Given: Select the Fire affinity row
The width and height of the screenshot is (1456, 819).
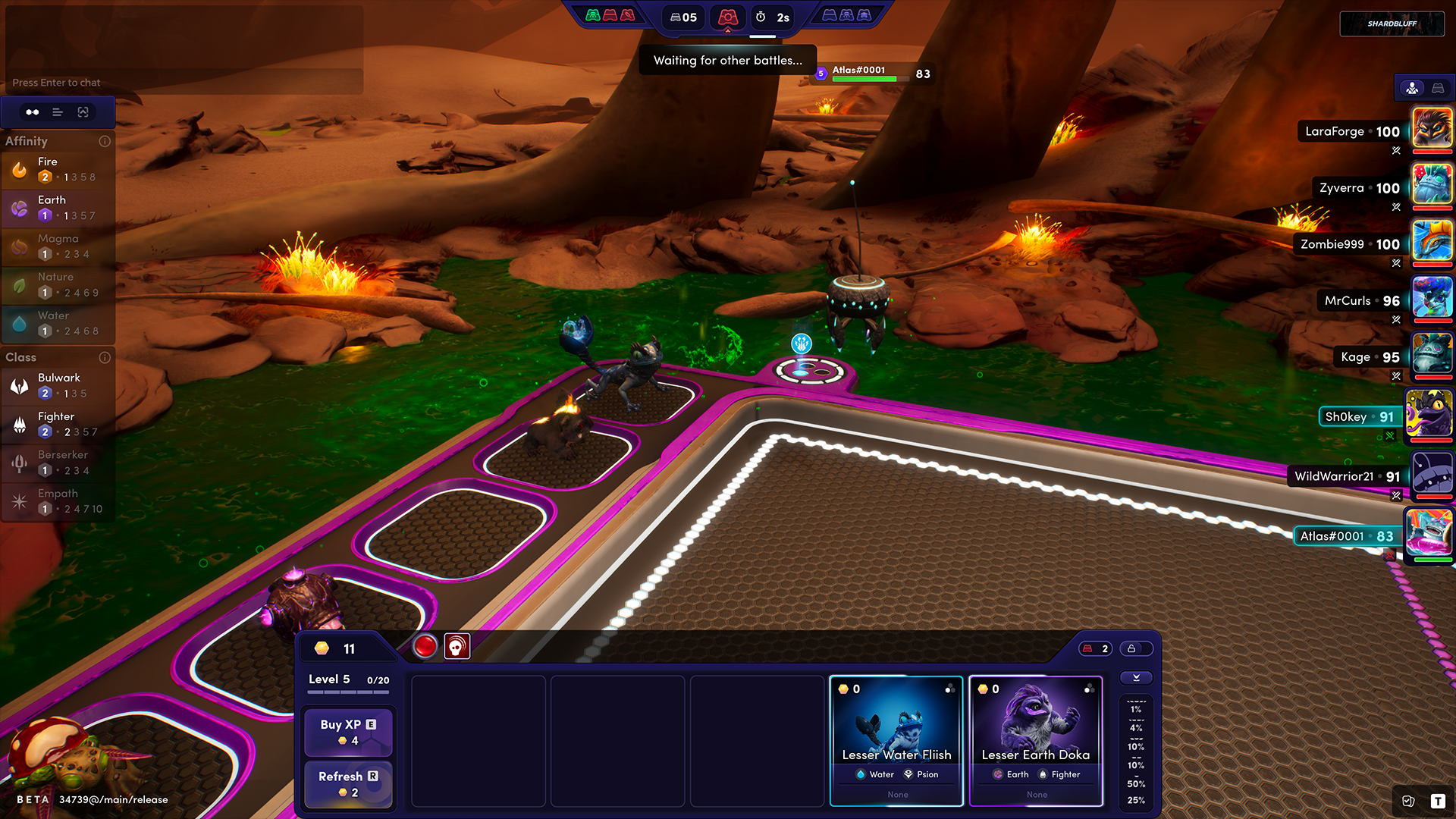Looking at the screenshot, I should pos(58,169).
